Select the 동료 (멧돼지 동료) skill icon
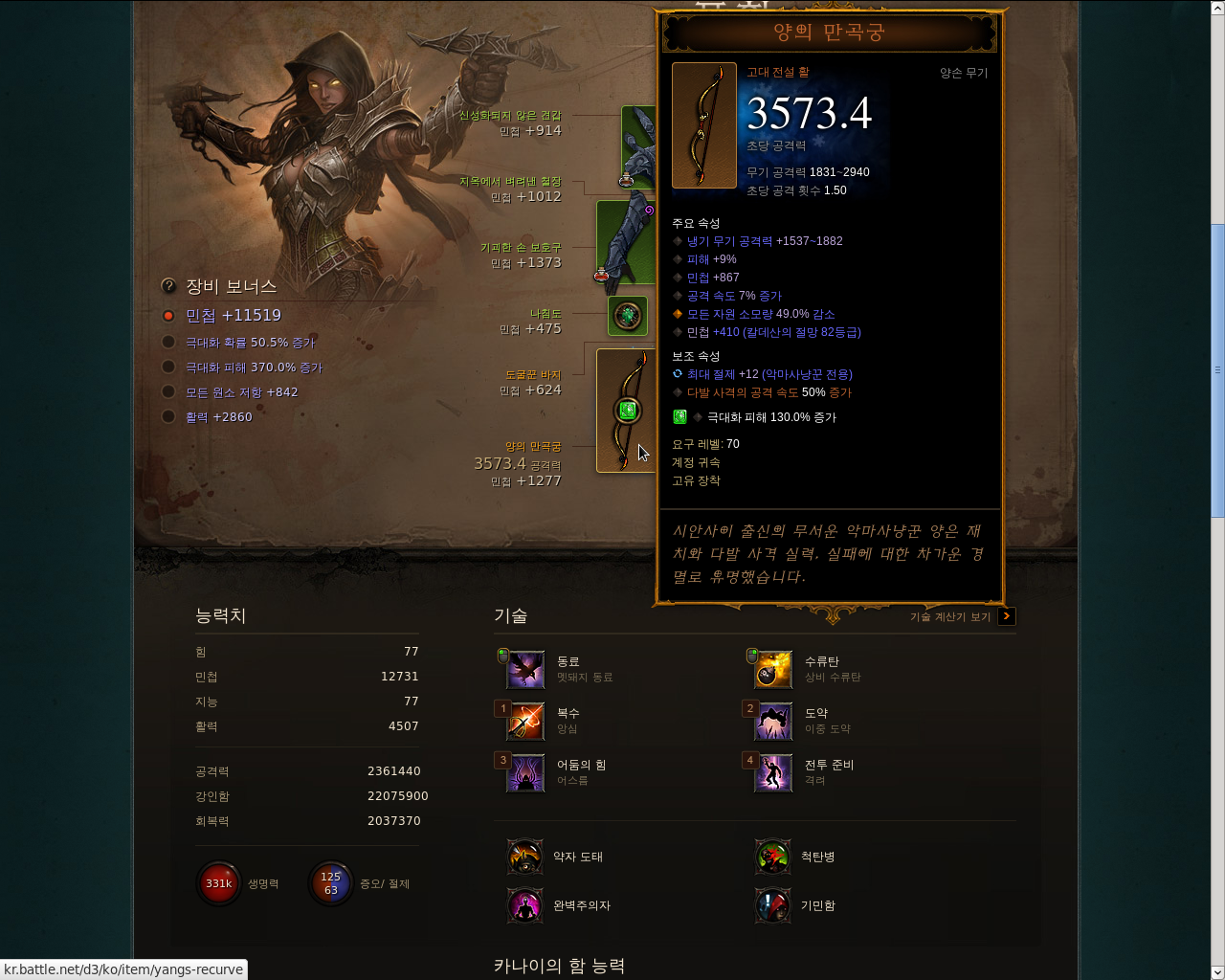 tap(524, 669)
